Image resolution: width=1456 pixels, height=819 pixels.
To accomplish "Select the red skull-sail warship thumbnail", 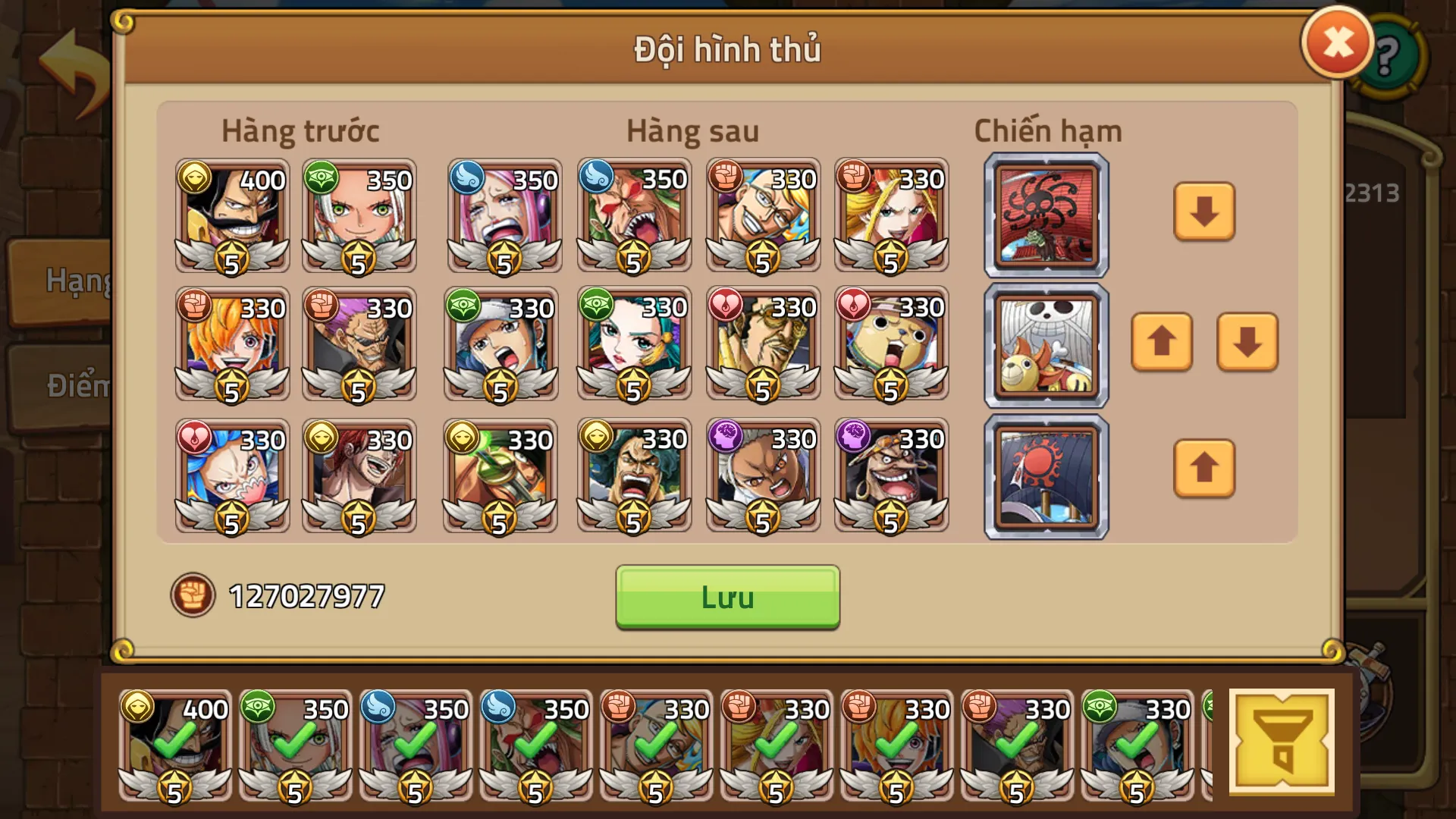I will (x=1046, y=215).
